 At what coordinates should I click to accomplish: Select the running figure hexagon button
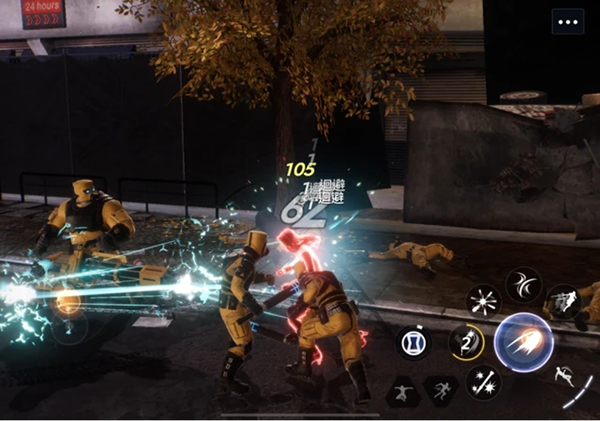[439, 390]
